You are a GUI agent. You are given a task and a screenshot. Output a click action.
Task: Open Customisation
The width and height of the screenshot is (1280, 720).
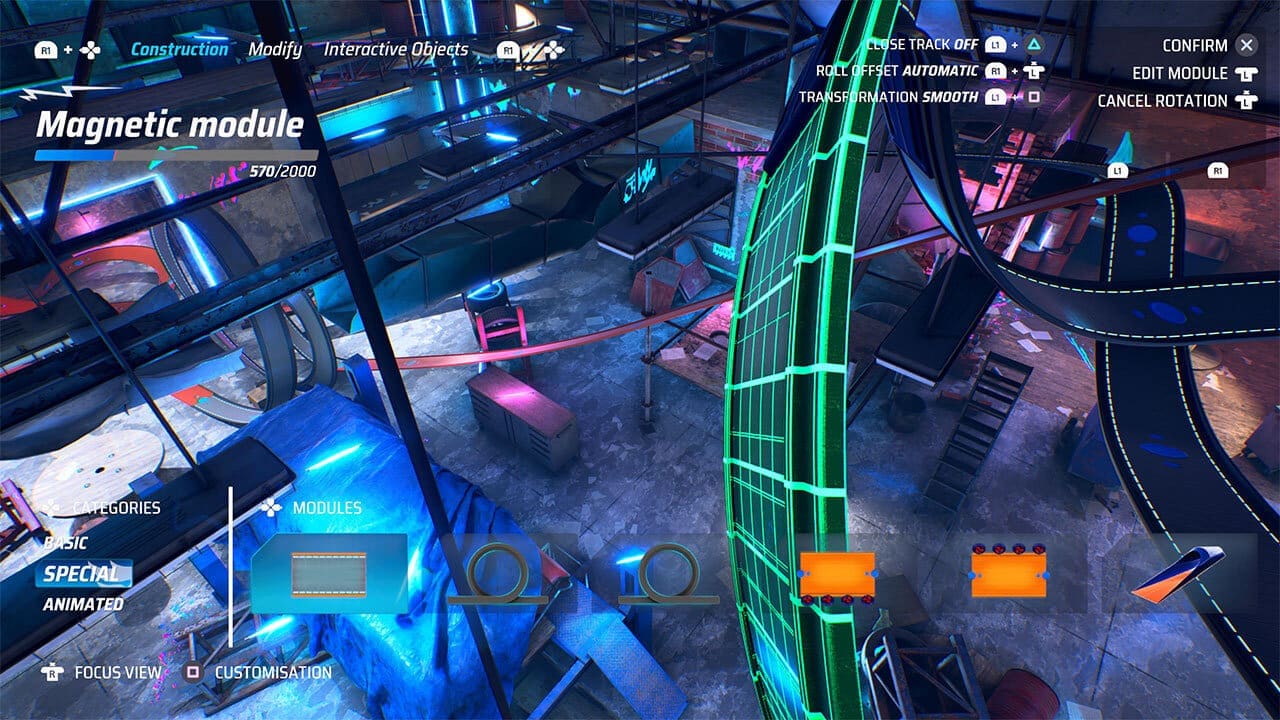click(272, 672)
